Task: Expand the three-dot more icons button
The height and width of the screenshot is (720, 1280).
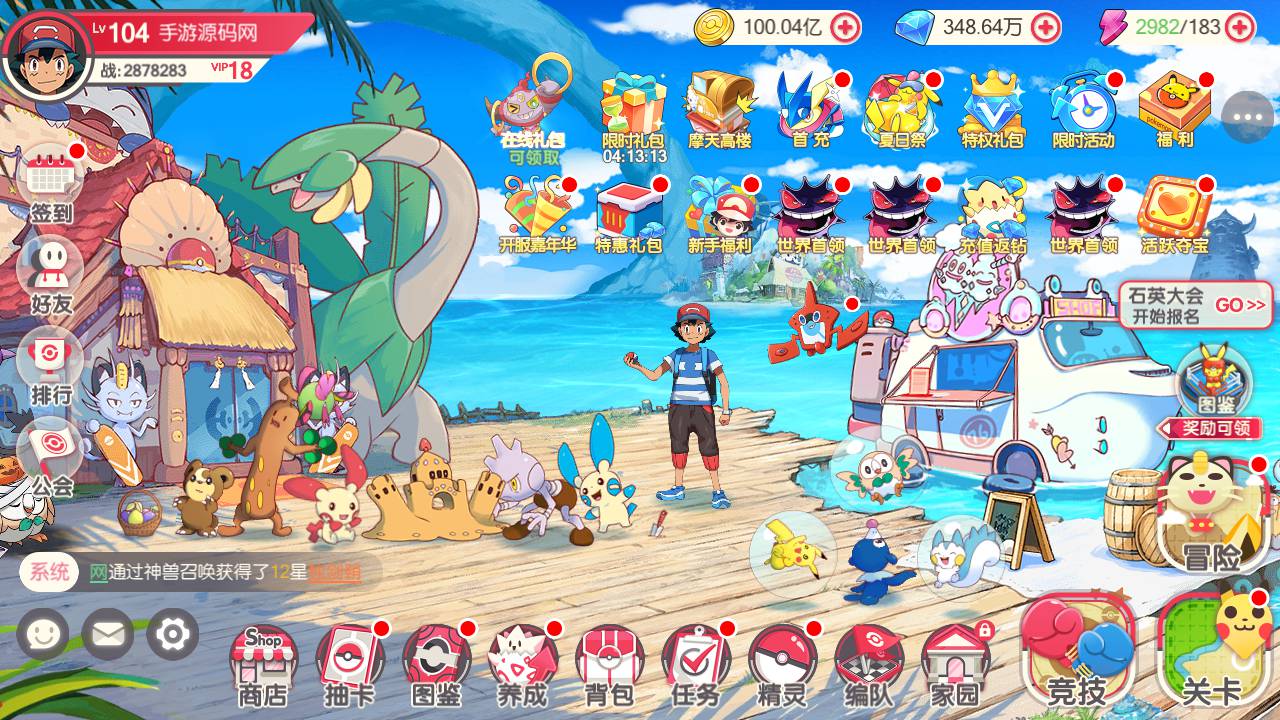Action: click(1247, 117)
